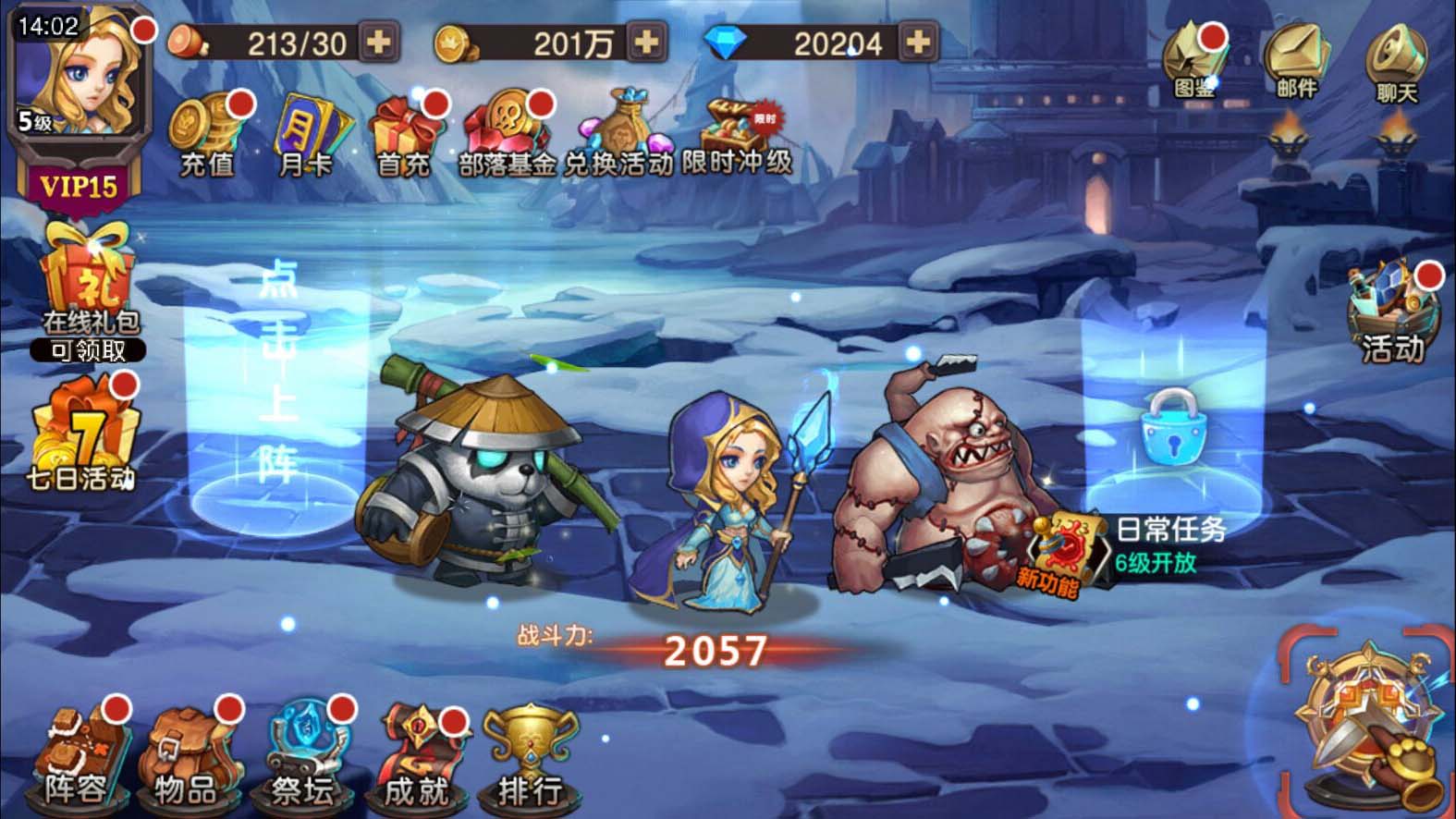This screenshot has width=1456, height=819.
Task: Add diamonds using the plus button
Action: (917, 43)
